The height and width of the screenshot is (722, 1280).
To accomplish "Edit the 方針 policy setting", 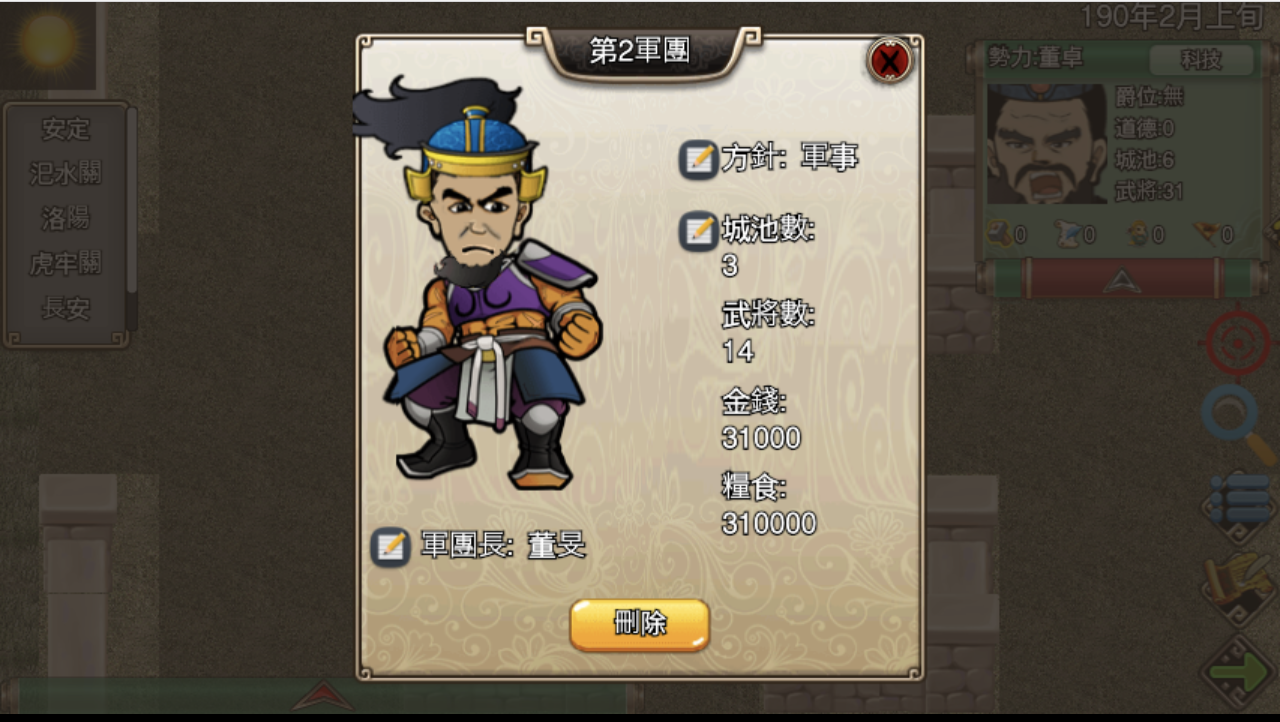I will pos(698,159).
